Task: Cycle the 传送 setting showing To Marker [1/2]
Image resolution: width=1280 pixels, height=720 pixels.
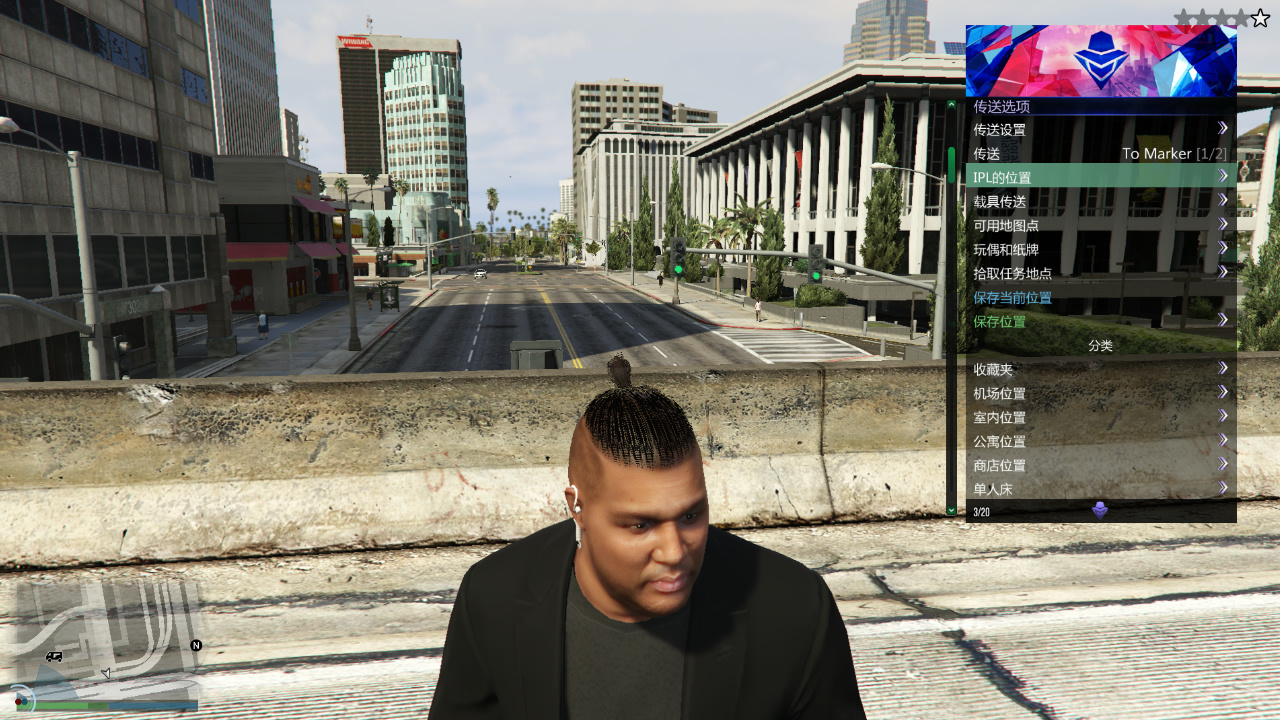Action: coord(1100,152)
